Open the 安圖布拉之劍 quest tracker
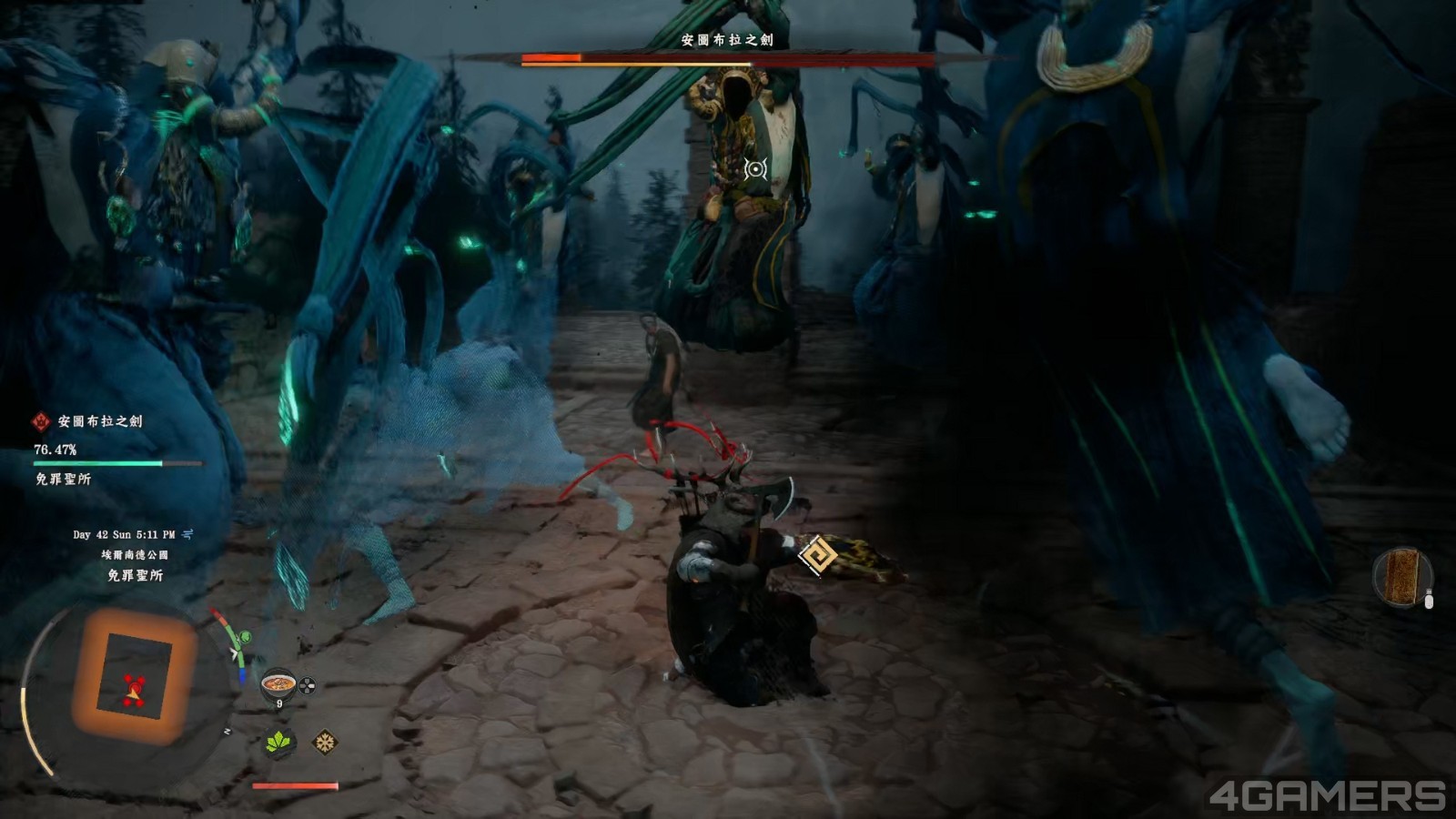 coord(100,421)
